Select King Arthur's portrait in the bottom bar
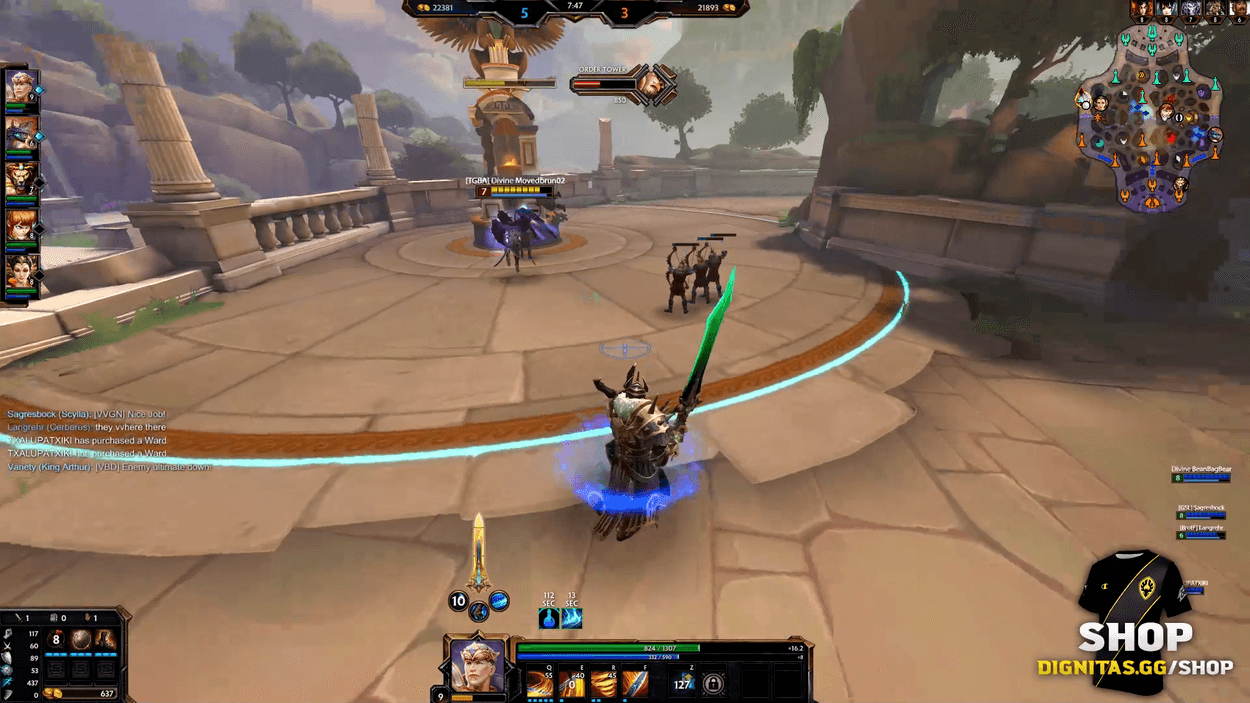The height and width of the screenshot is (703, 1250). tap(477, 664)
